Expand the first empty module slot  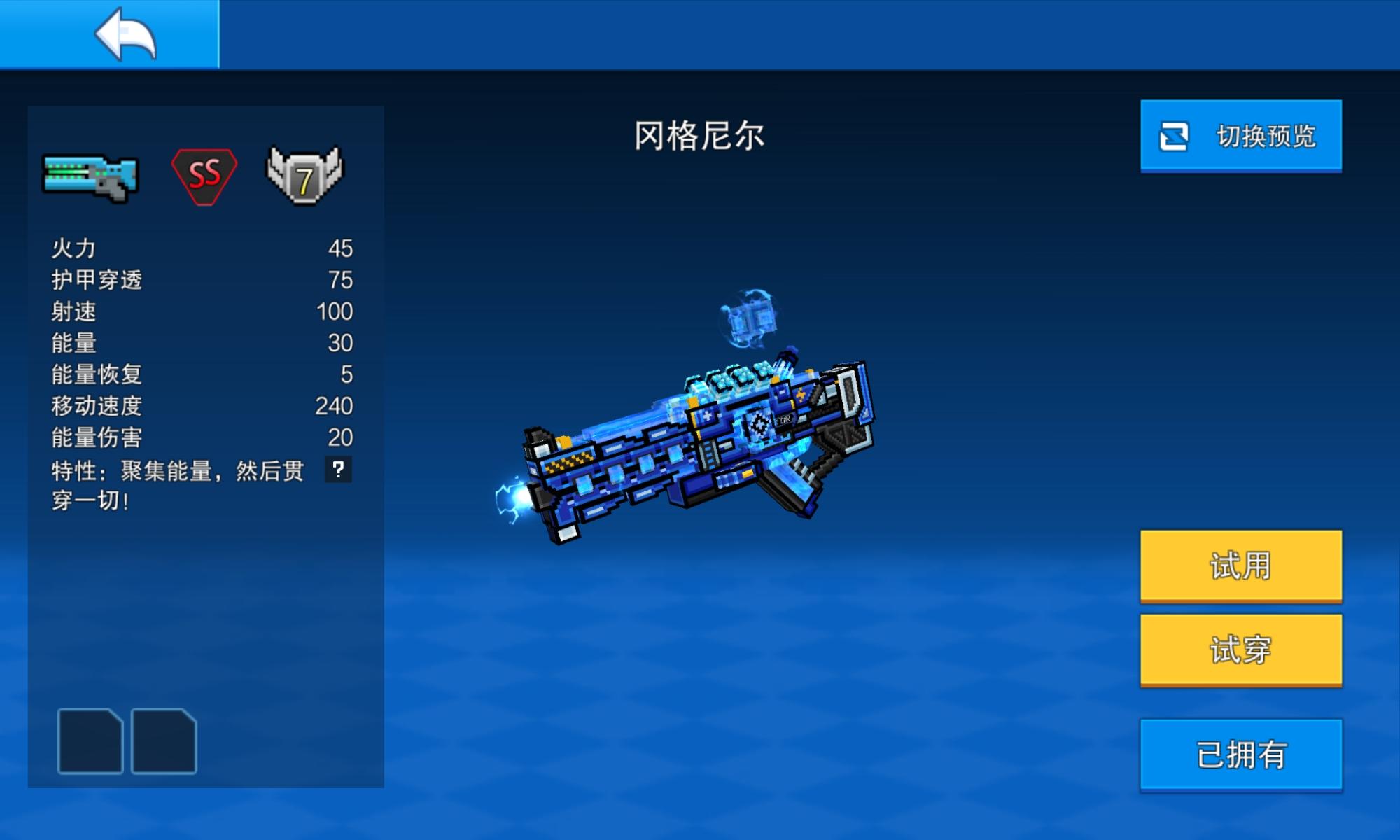[x=90, y=740]
